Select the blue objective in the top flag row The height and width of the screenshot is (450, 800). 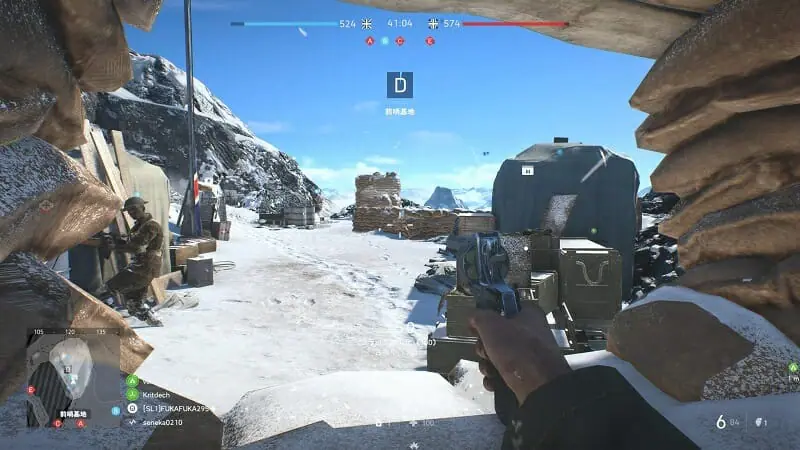pos(385,41)
